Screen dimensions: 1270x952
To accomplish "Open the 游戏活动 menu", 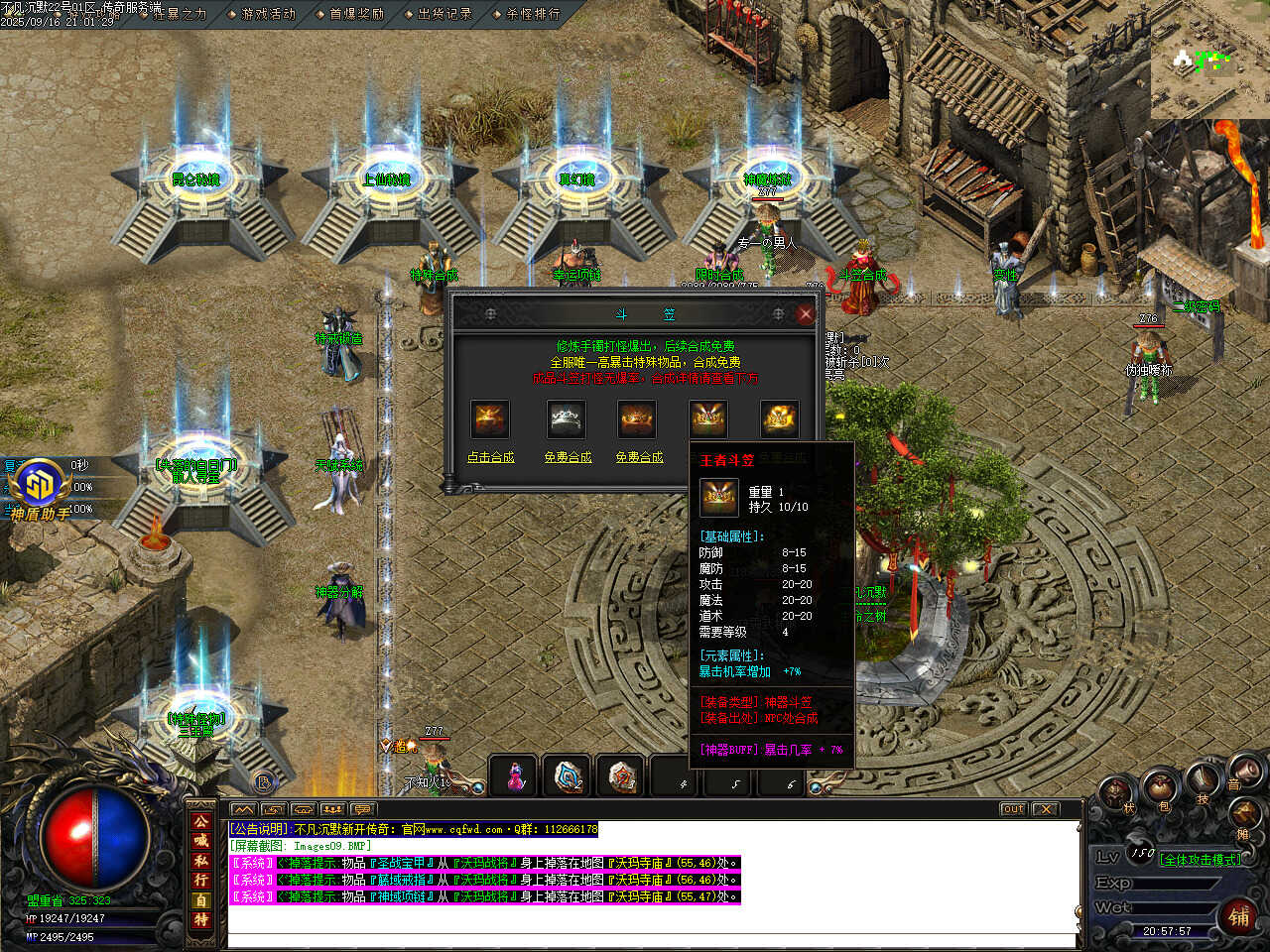I will pyautogui.click(x=268, y=14).
